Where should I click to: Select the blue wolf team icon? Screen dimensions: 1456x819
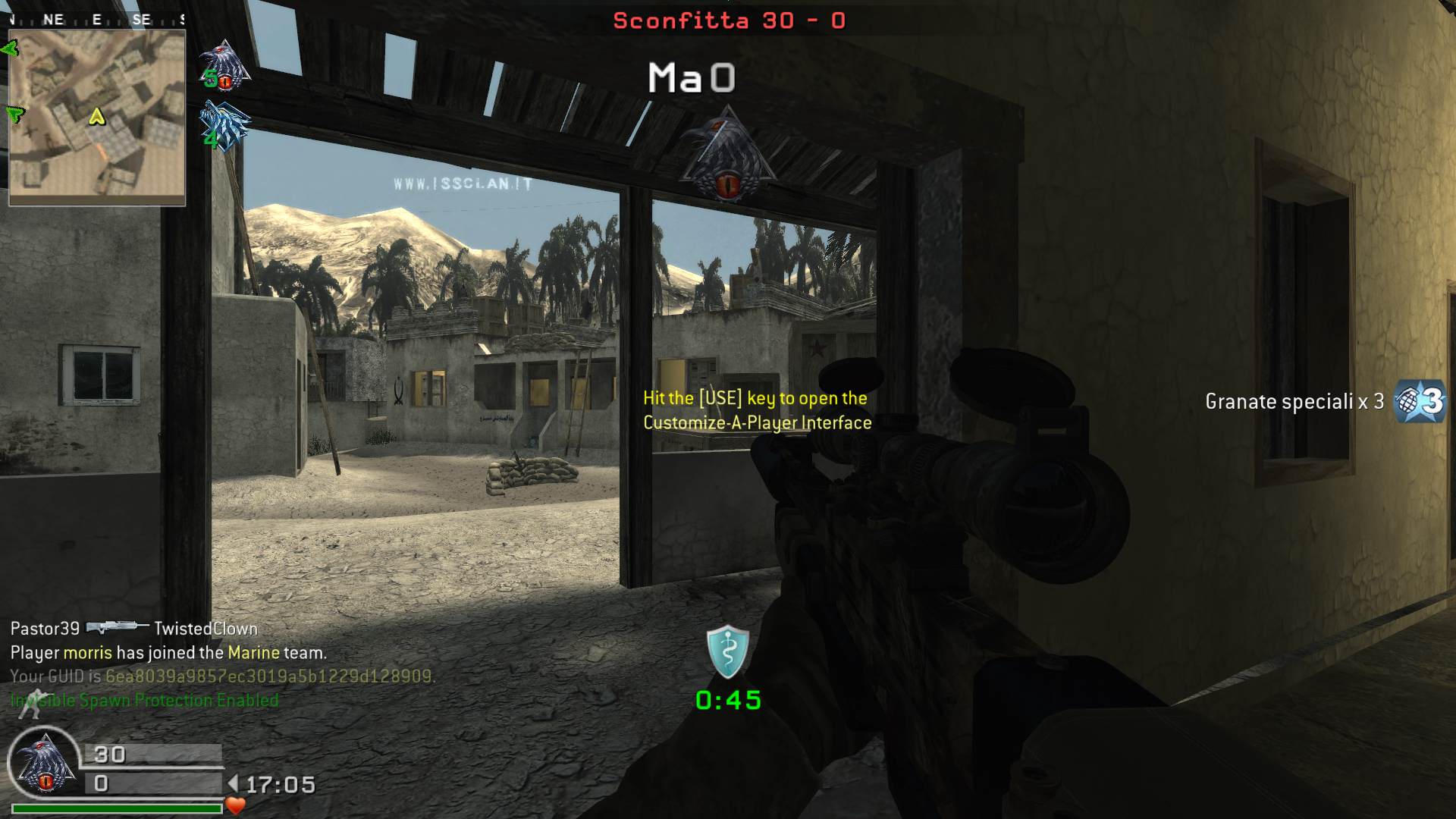[224, 127]
